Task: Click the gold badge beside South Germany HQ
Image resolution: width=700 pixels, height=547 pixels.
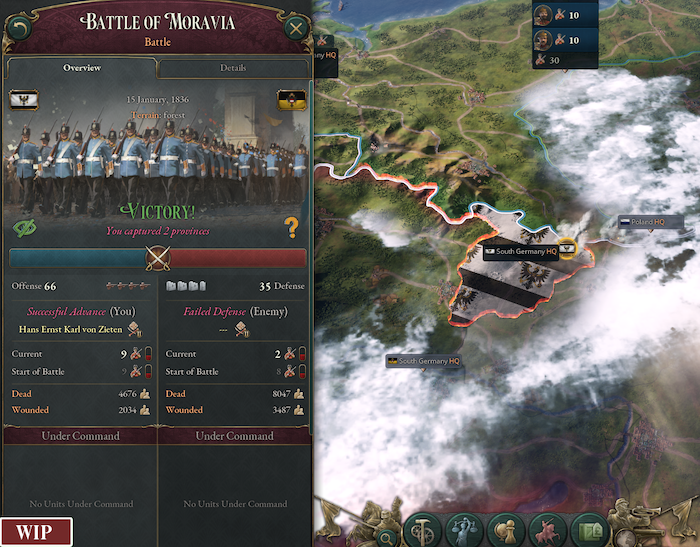Action: [x=568, y=247]
